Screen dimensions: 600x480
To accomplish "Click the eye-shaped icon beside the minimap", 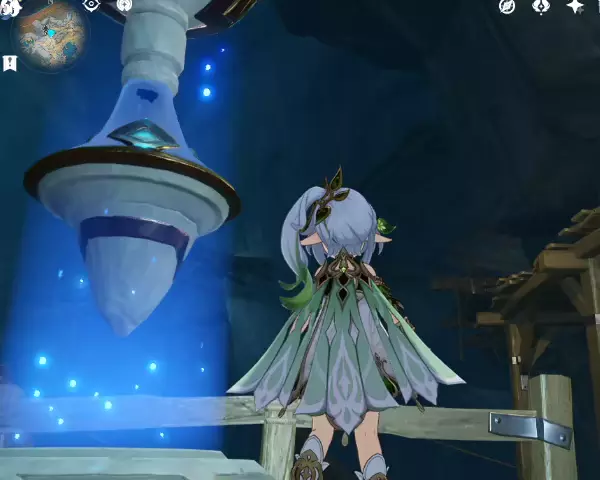I will [x=91, y=5].
